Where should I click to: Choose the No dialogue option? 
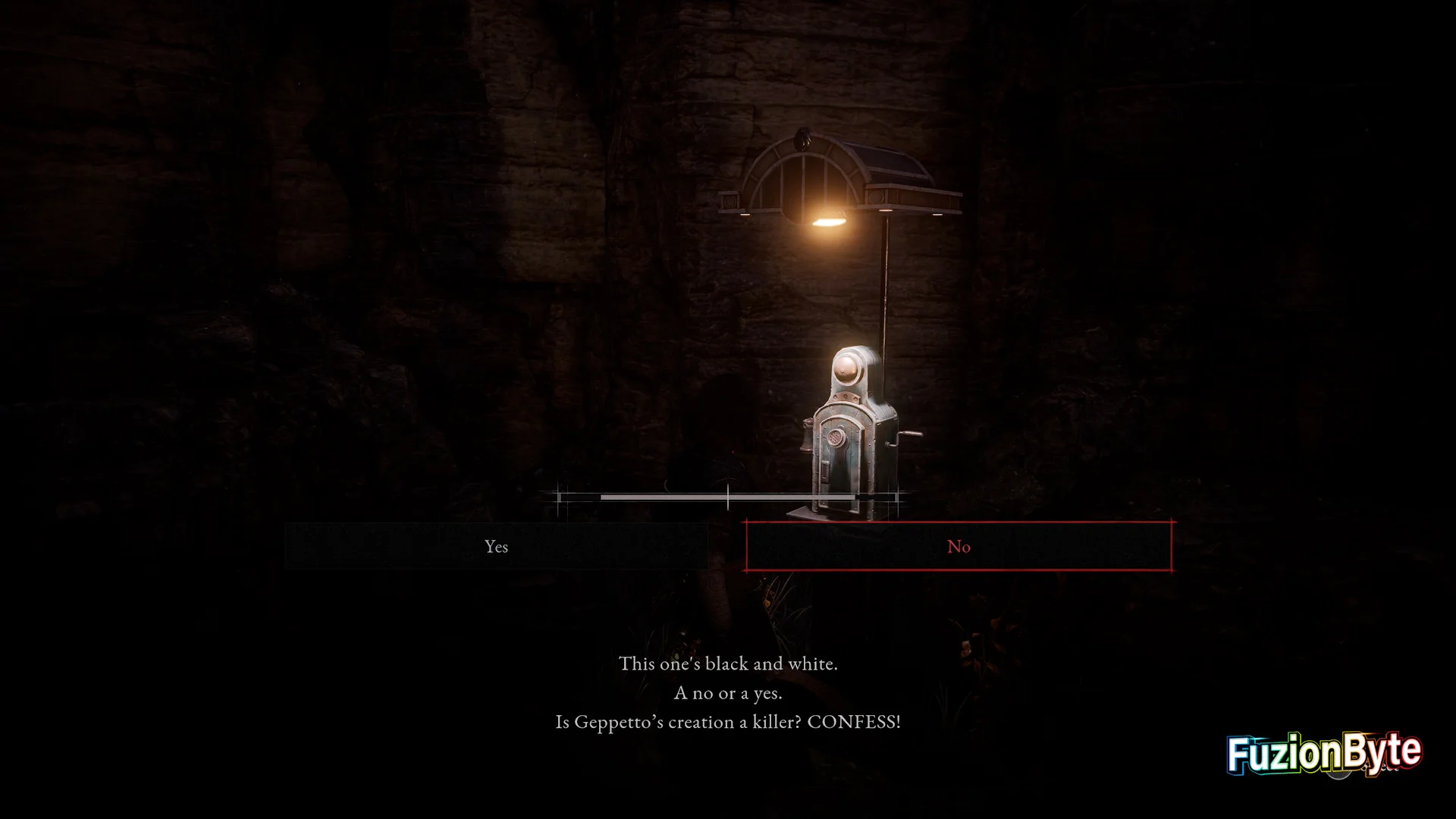click(959, 546)
